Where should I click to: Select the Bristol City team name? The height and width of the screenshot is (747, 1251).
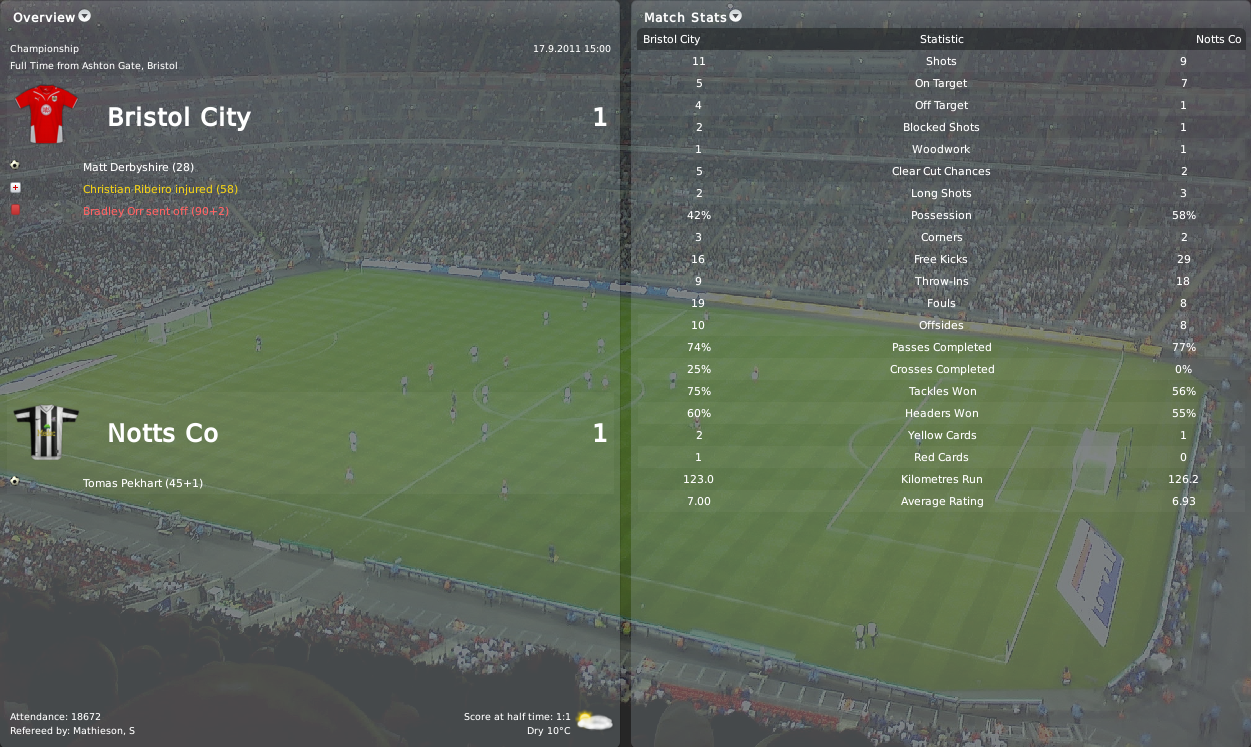(x=179, y=117)
